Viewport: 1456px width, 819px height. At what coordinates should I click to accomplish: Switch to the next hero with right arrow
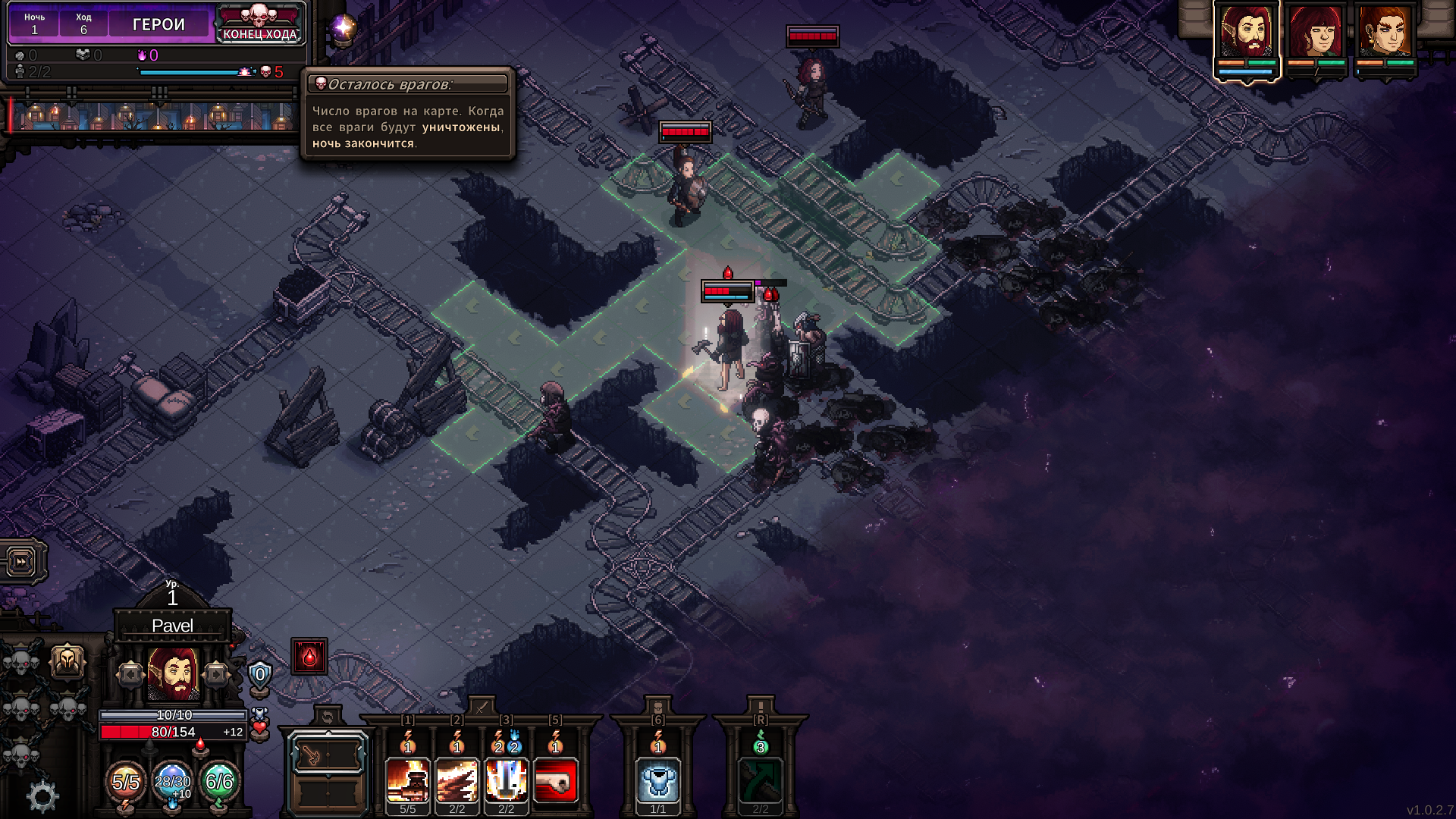pyautogui.click(x=216, y=673)
